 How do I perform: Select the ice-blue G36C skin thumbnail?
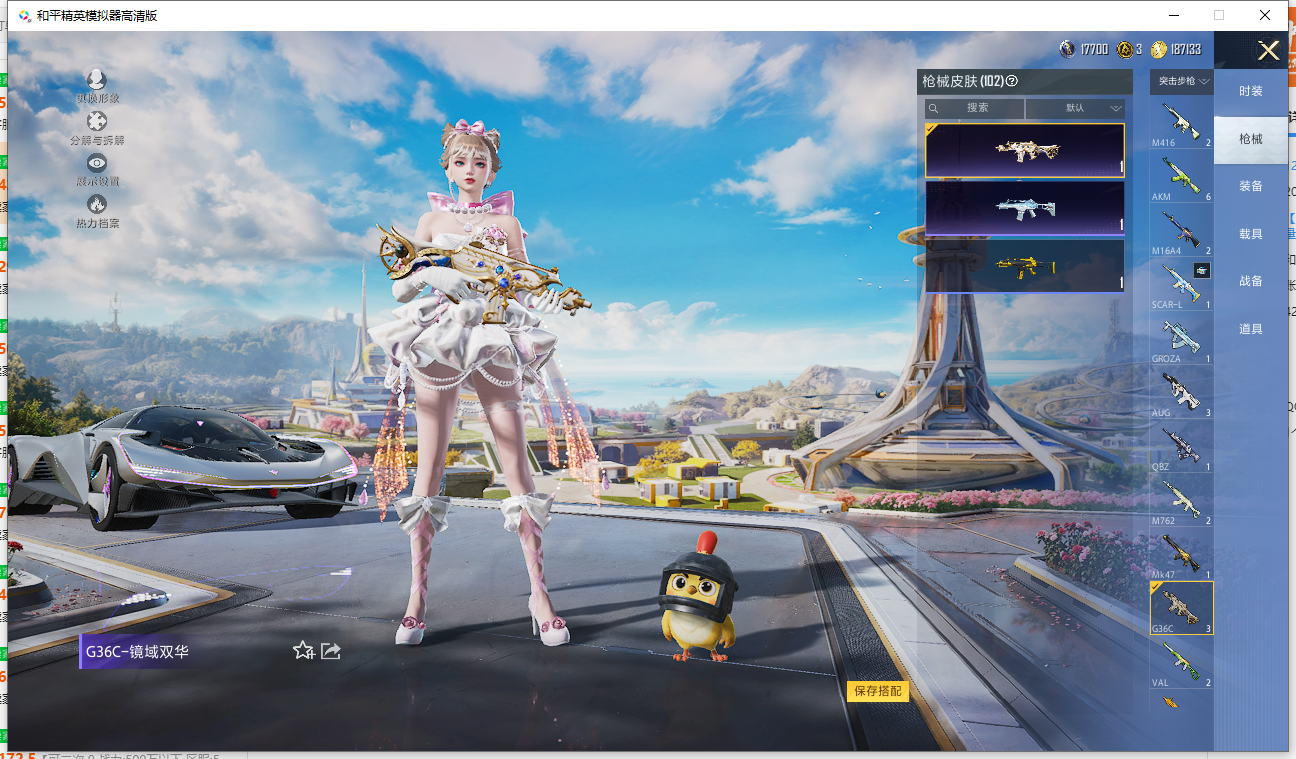[x=1025, y=208]
